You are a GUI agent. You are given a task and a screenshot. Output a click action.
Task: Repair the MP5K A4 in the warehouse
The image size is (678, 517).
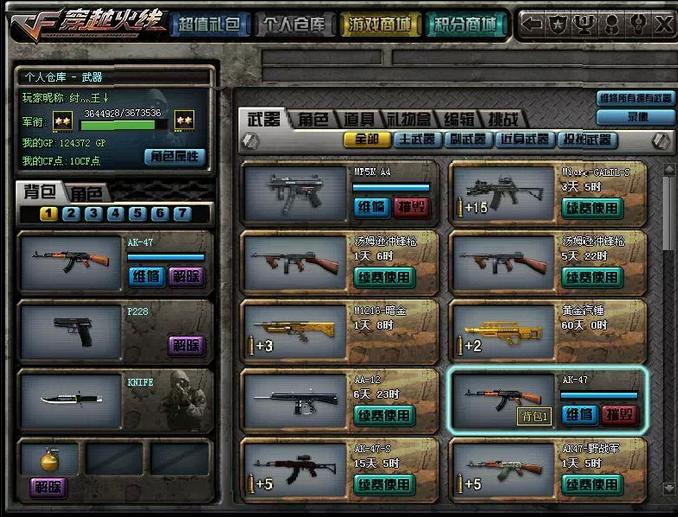click(x=371, y=207)
